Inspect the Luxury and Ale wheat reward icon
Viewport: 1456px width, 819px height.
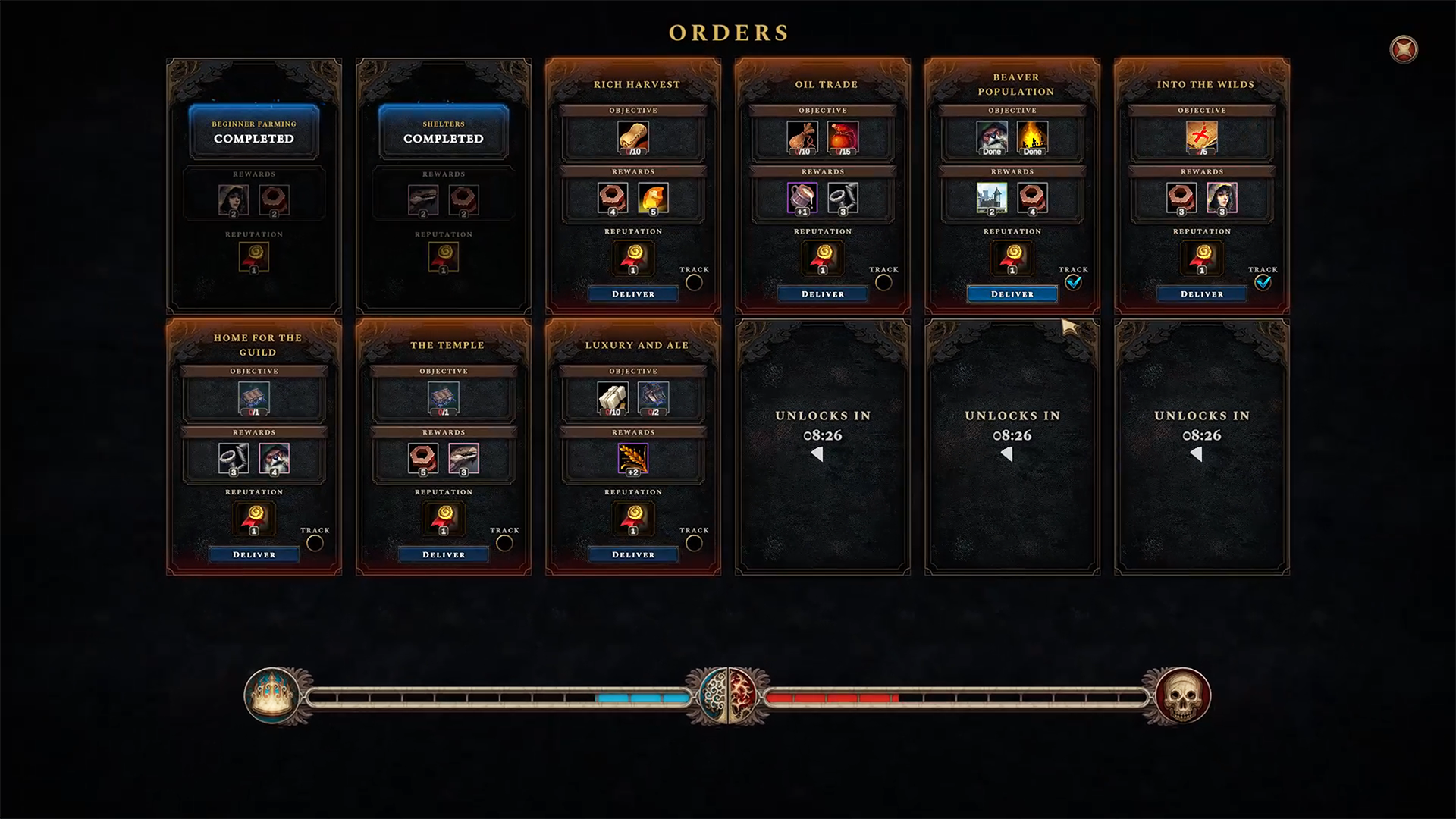(x=633, y=459)
